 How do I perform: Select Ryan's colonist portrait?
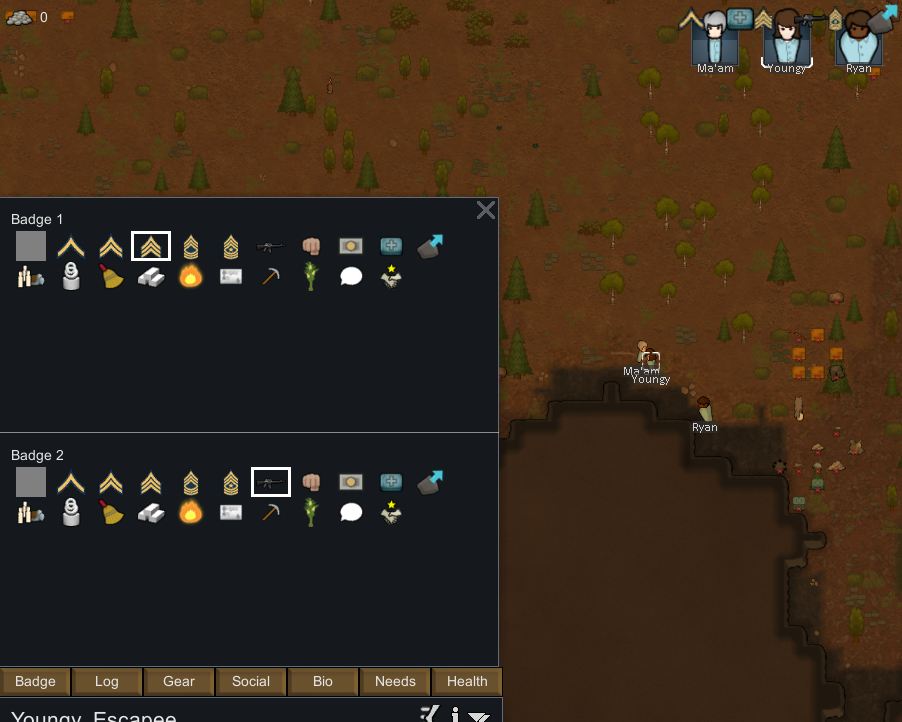pos(858,40)
